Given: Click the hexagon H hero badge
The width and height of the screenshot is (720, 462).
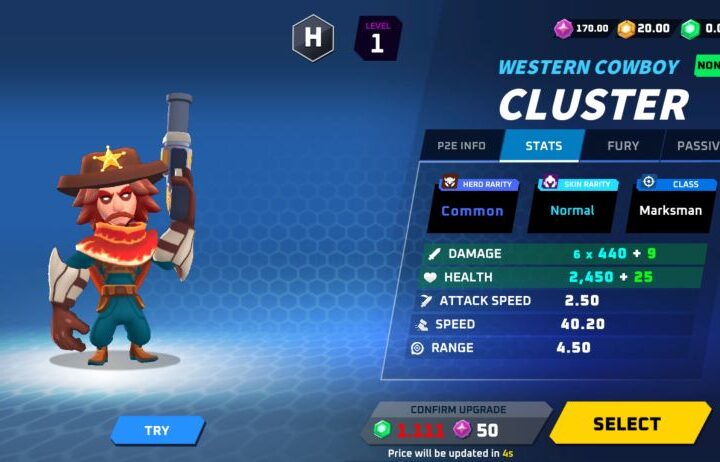Looking at the screenshot, I should click(x=312, y=38).
